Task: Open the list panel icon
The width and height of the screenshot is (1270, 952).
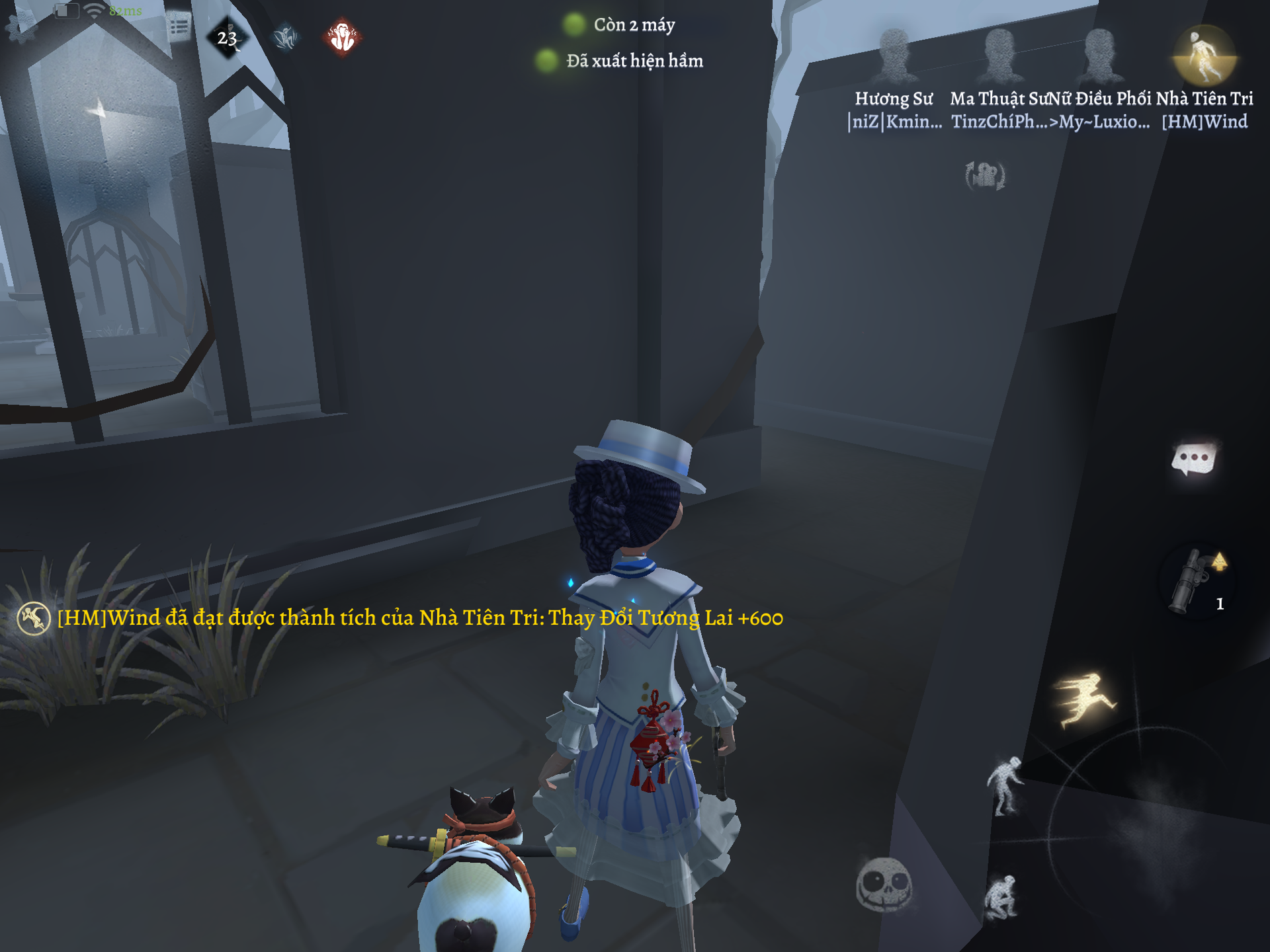Action: pyautogui.click(x=179, y=26)
